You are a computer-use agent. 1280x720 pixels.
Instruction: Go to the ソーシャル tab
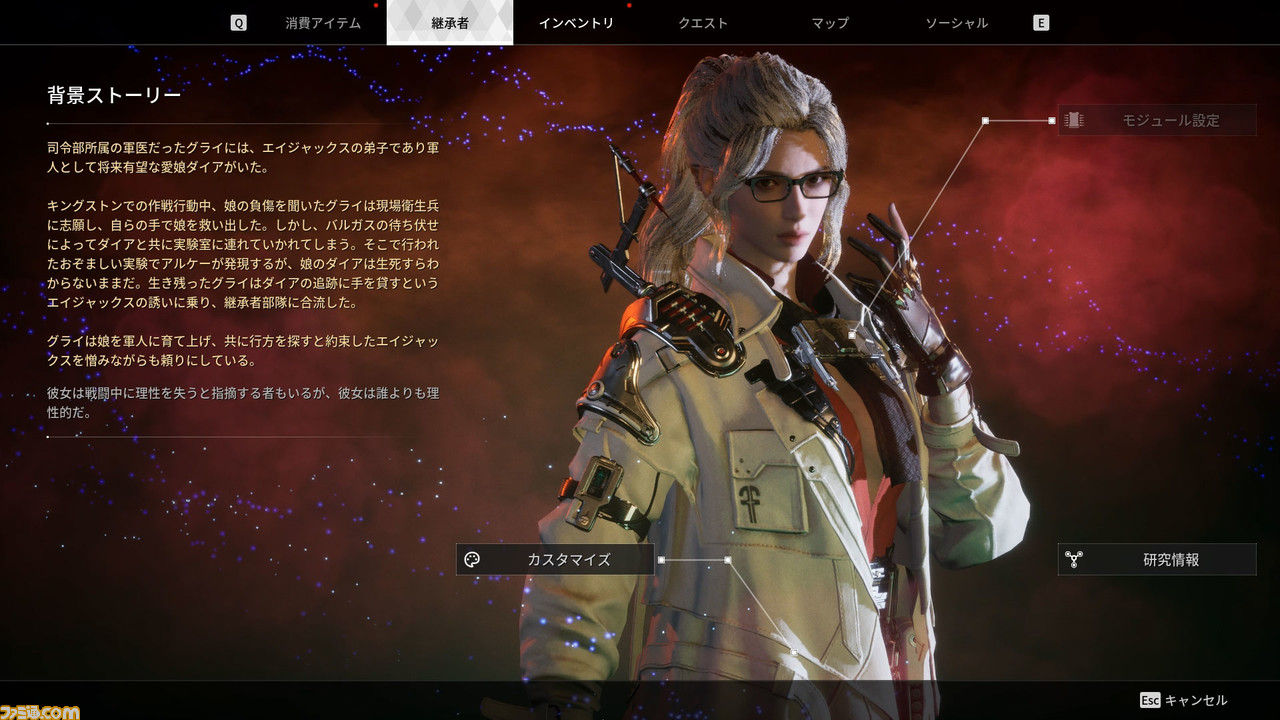[956, 23]
